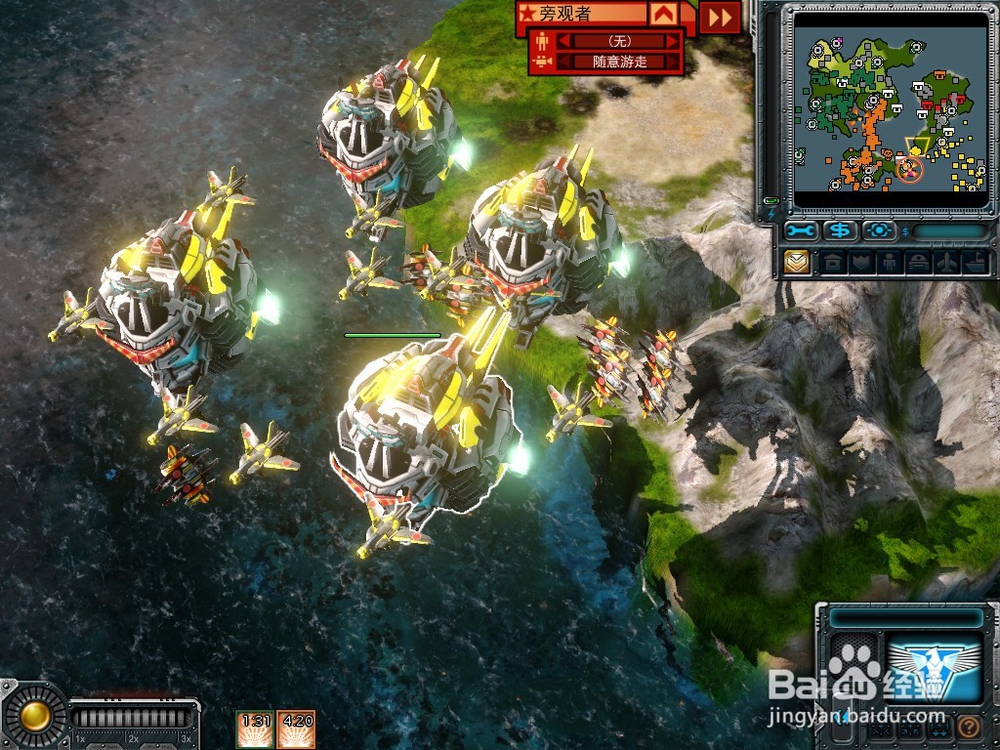Open the infantry build tab
Viewport: 1000px width, 750px height.
coord(887,263)
